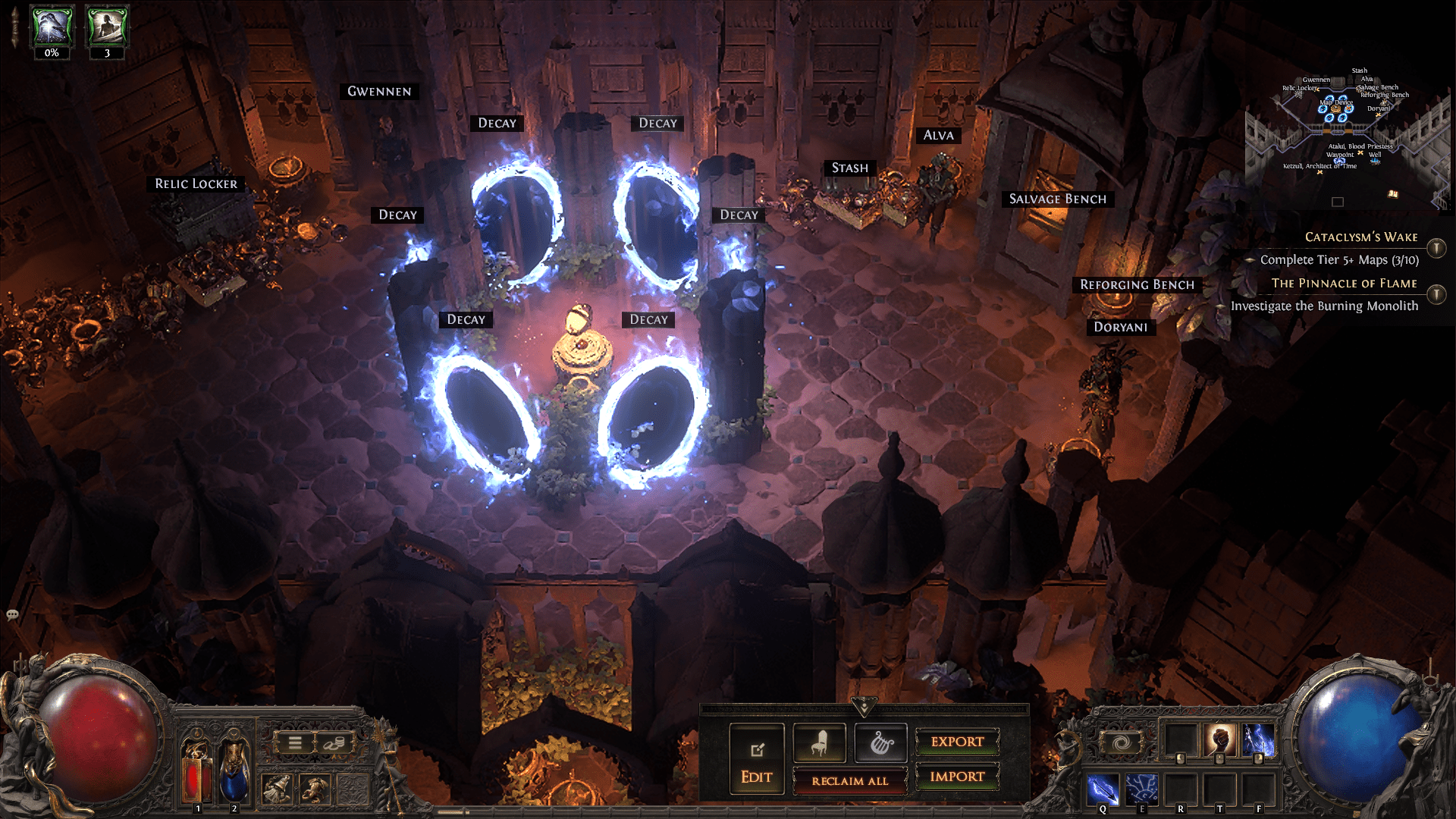This screenshot has width=1456, height=819.
Task: Open the chair decorations button
Action: coord(819,743)
